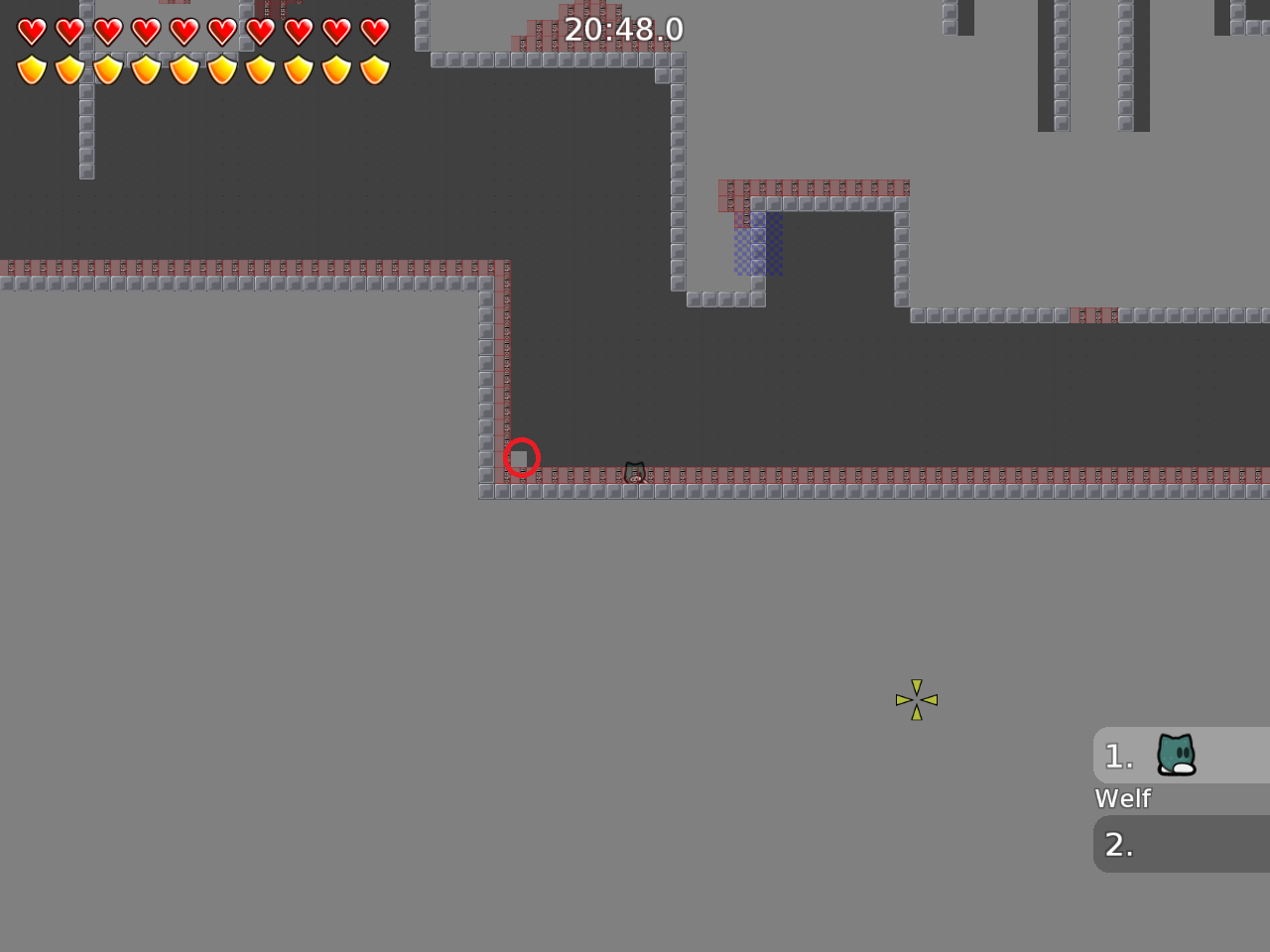Image resolution: width=1270 pixels, height=952 pixels.
Task: Click the teal cat avatar beside rank 1
Action: pos(1176,756)
